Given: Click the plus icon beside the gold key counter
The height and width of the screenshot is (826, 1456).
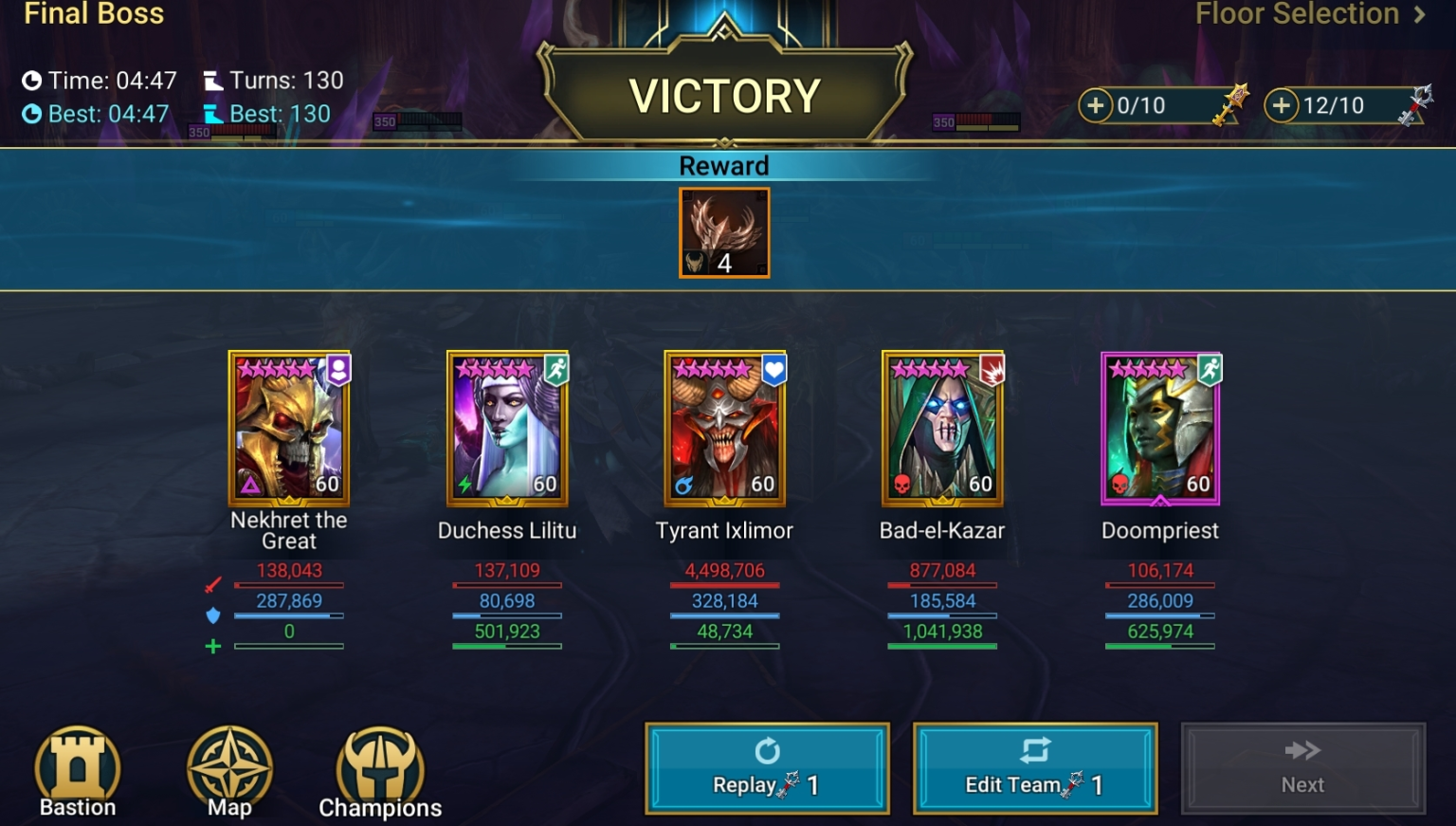Looking at the screenshot, I should click(x=1097, y=105).
